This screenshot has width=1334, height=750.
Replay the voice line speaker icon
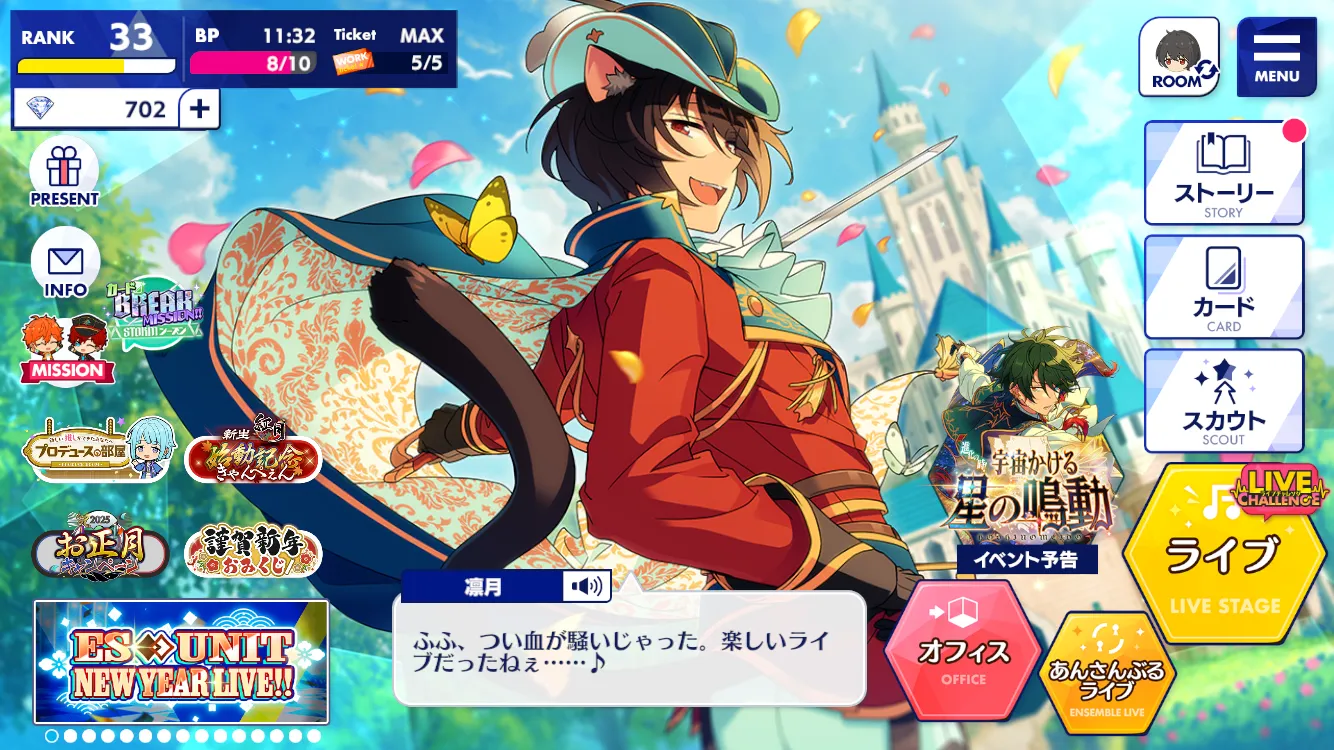[586, 587]
